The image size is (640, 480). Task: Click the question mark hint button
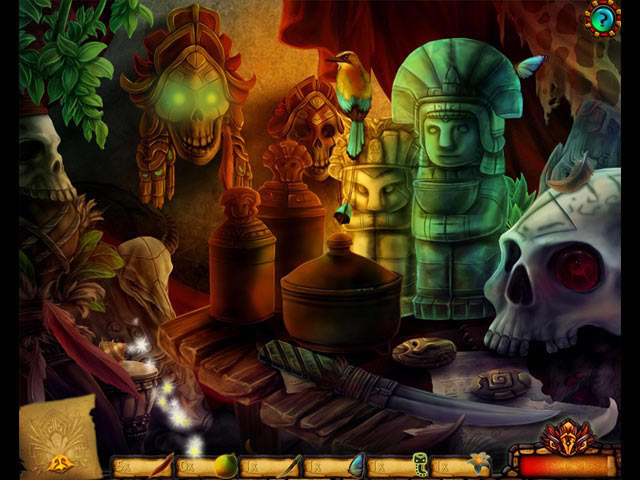[603, 18]
